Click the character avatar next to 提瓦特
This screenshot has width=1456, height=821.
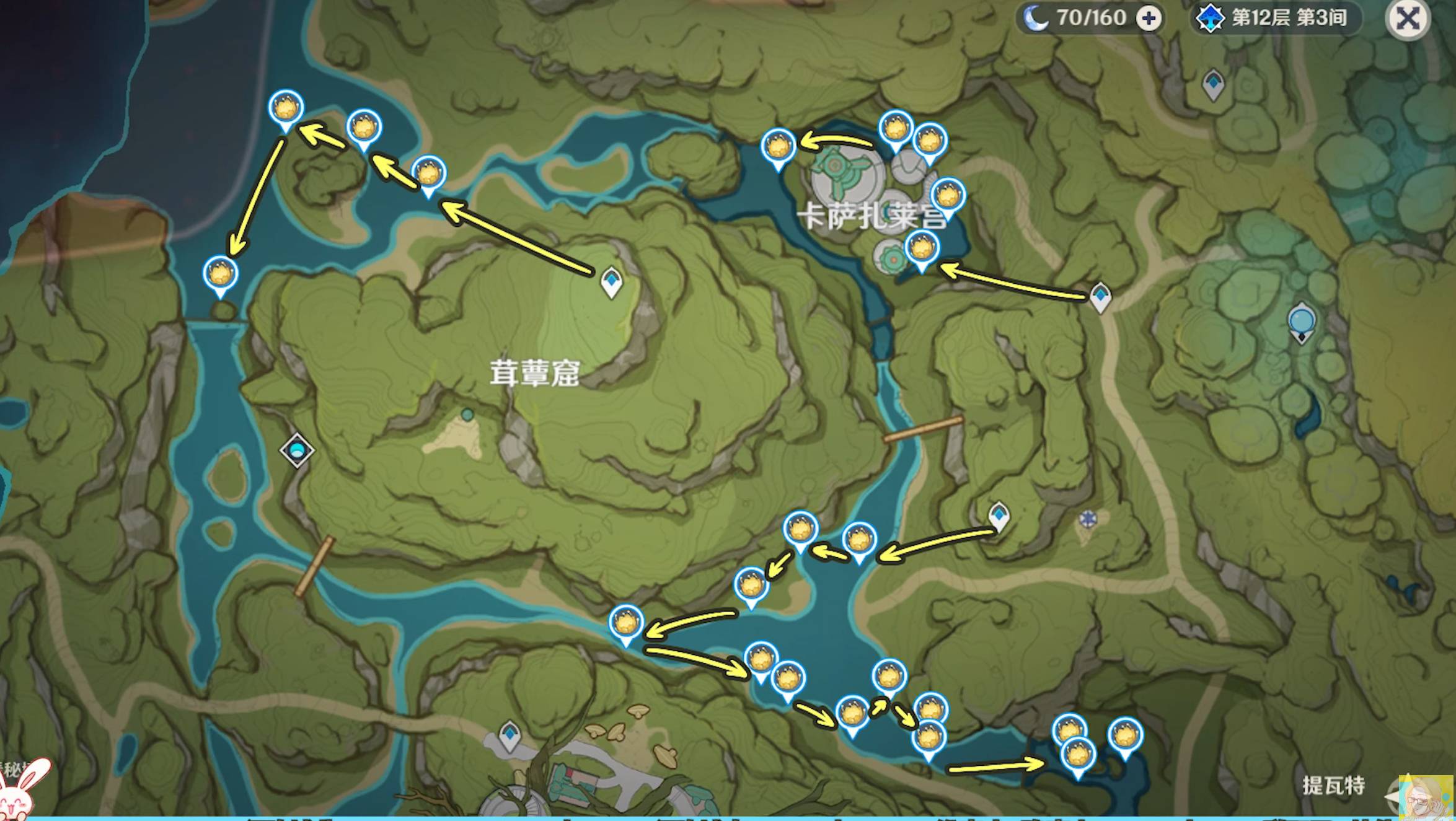click(x=1425, y=797)
